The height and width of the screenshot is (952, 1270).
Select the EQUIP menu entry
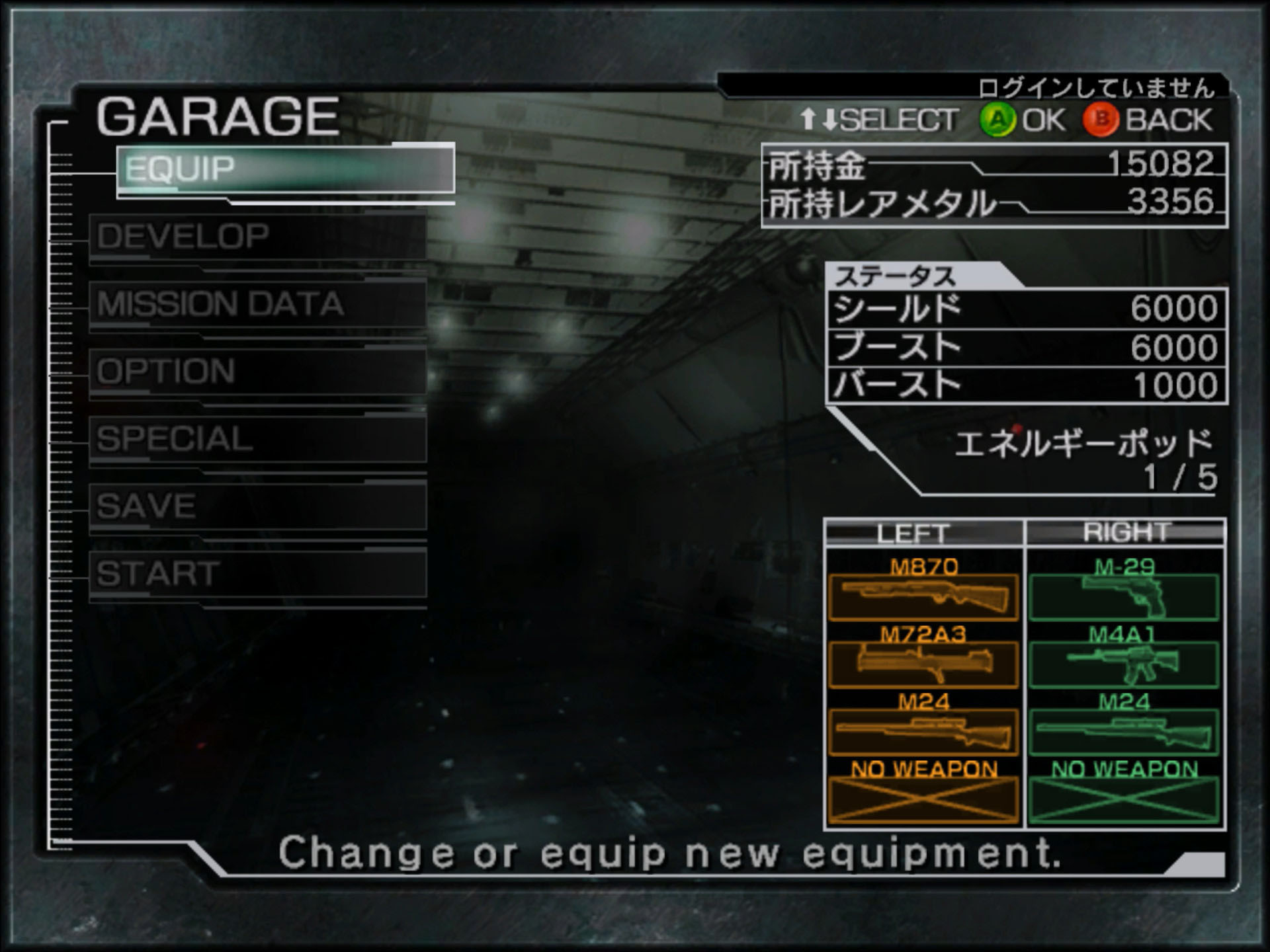click(x=286, y=169)
